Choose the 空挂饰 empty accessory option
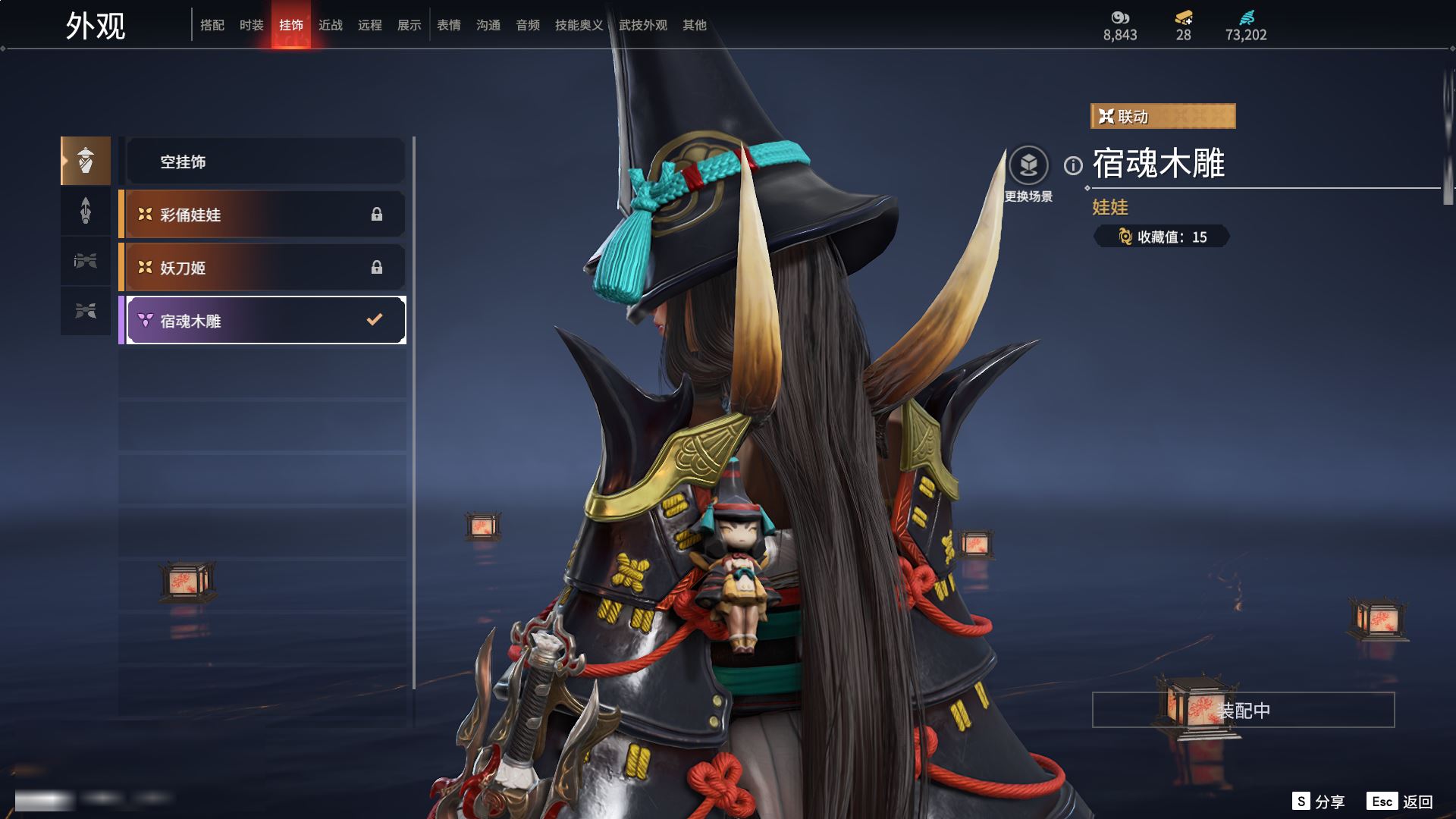Viewport: 1456px width, 819px height. tap(265, 162)
